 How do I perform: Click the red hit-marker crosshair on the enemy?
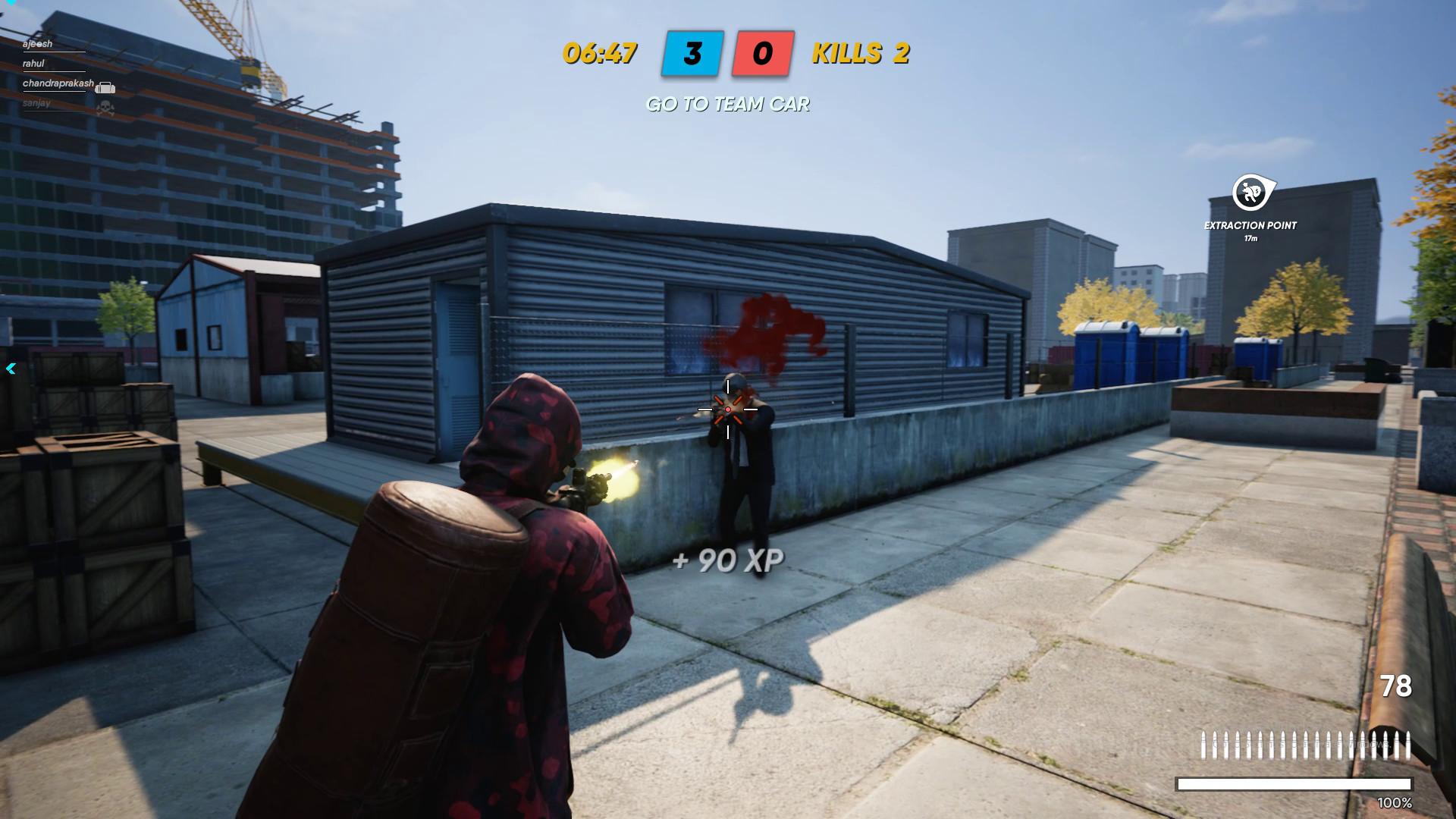[x=727, y=409]
